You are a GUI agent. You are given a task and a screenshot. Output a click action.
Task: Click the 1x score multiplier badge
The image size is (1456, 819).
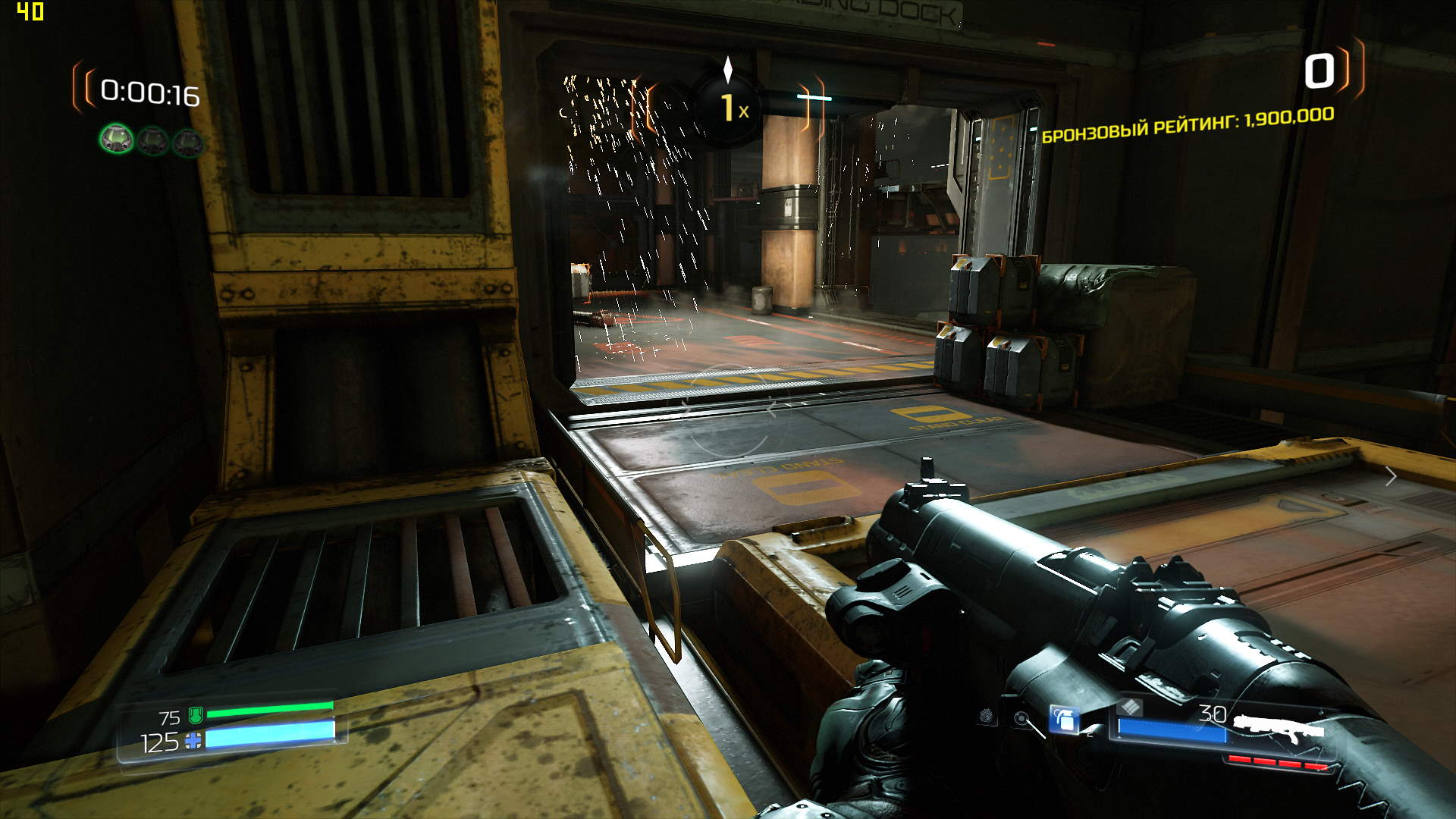click(x=730, y=108)
